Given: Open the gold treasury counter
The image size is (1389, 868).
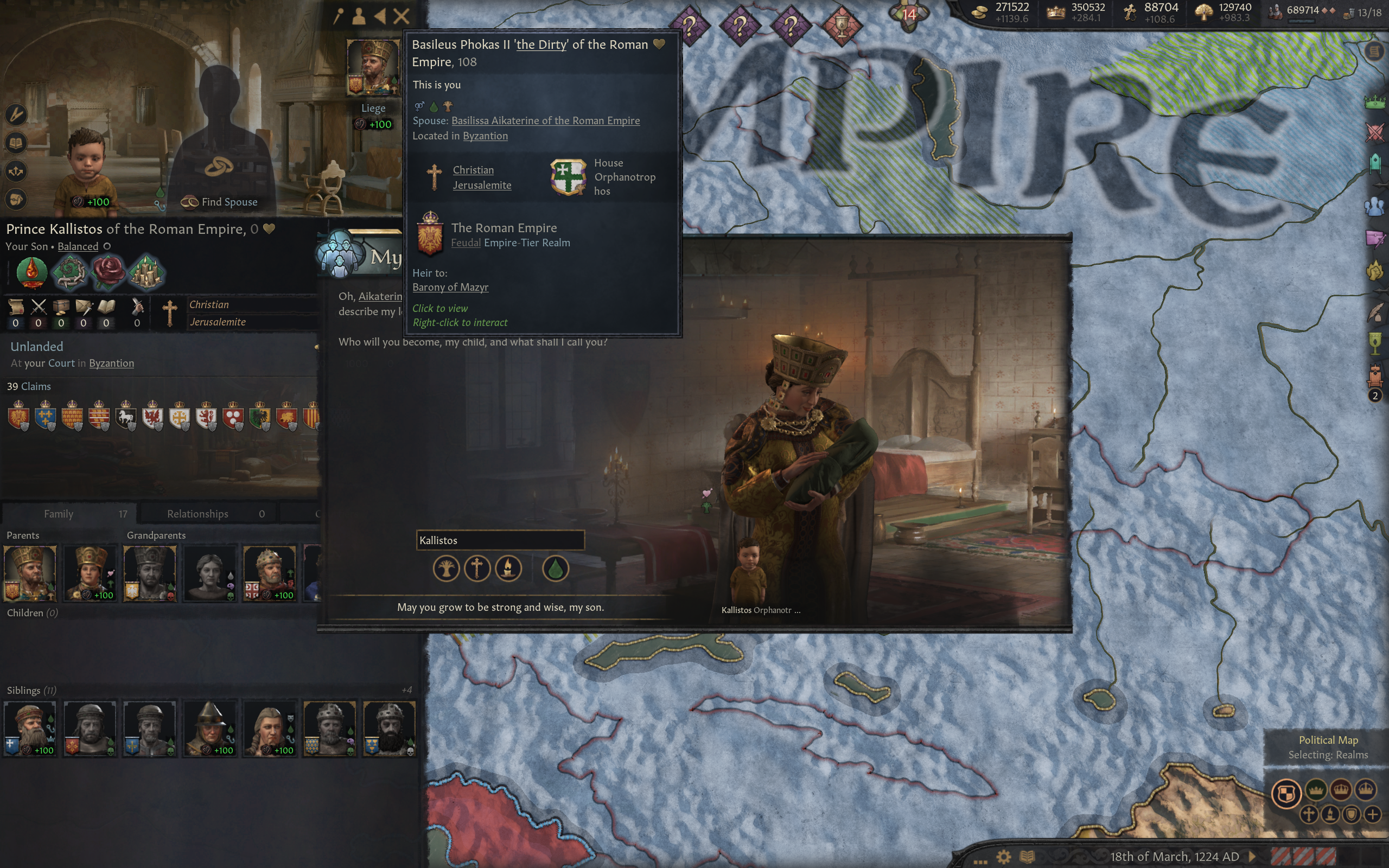Looking at the screenshot, I should [x=1003, y=12].
